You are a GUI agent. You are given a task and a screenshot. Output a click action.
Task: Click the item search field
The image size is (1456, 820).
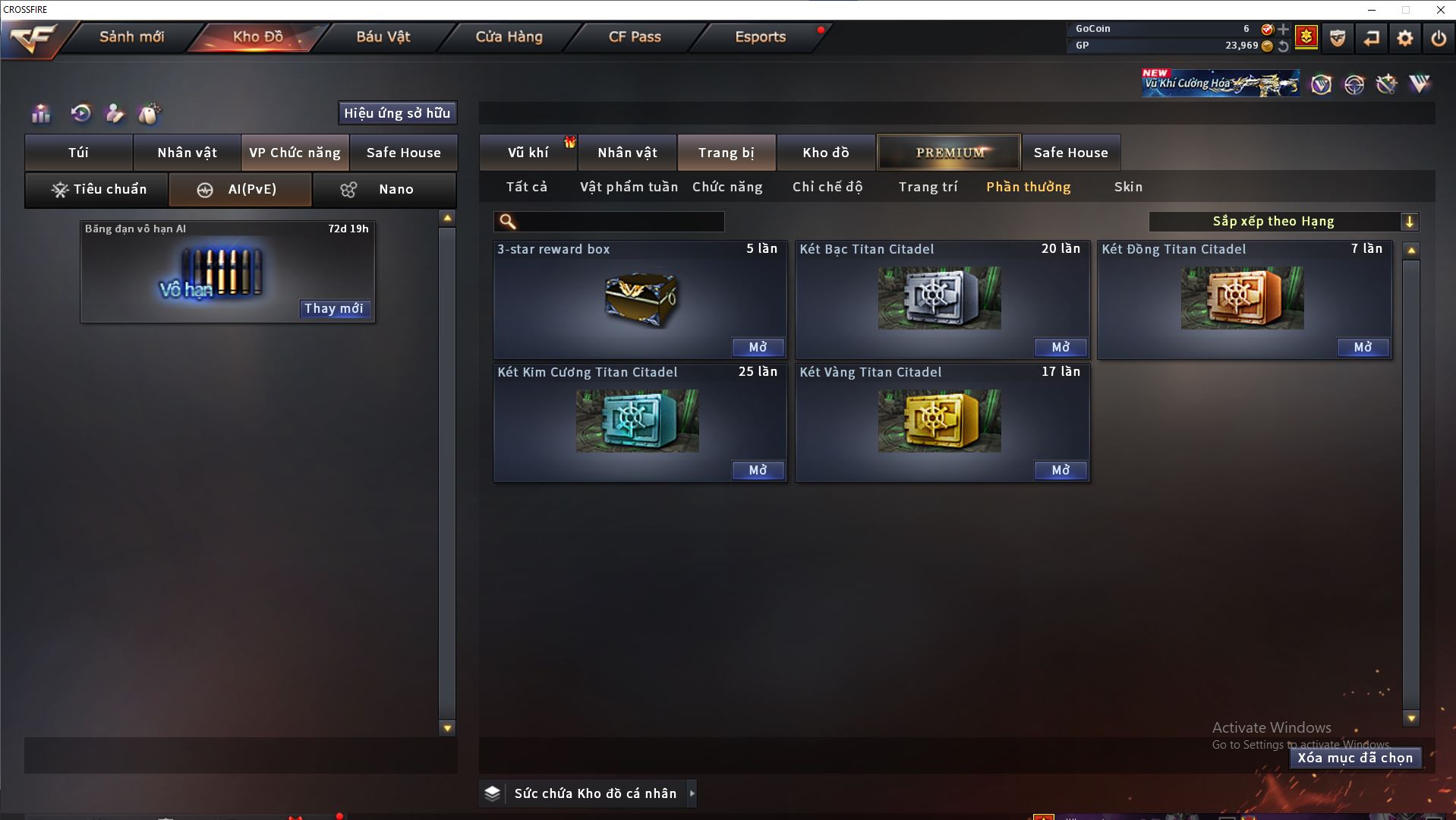[x=619, y=222]
